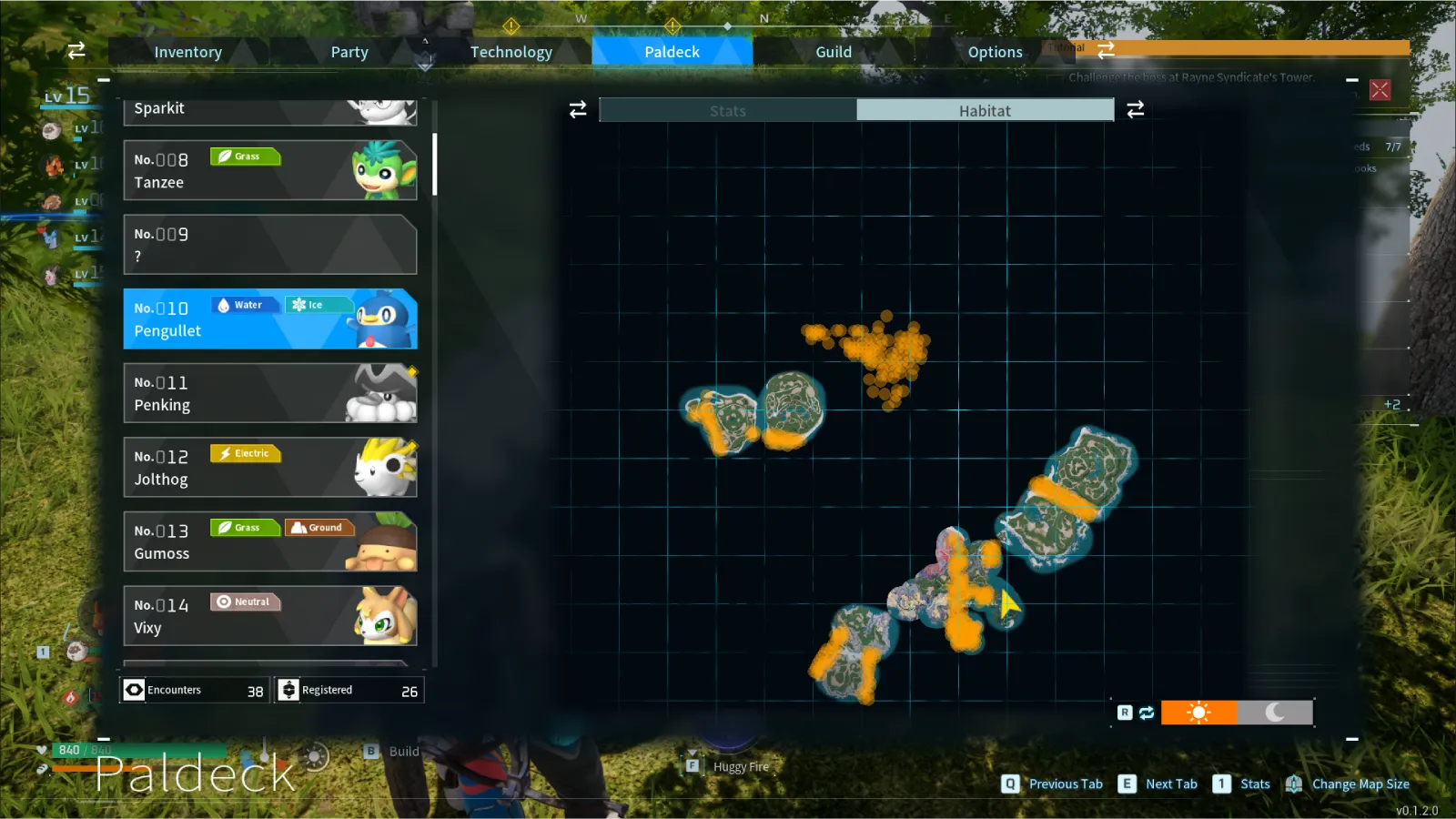View the Vixy entry
Screen dimensions: 1456x819
[x=270, y=616]
